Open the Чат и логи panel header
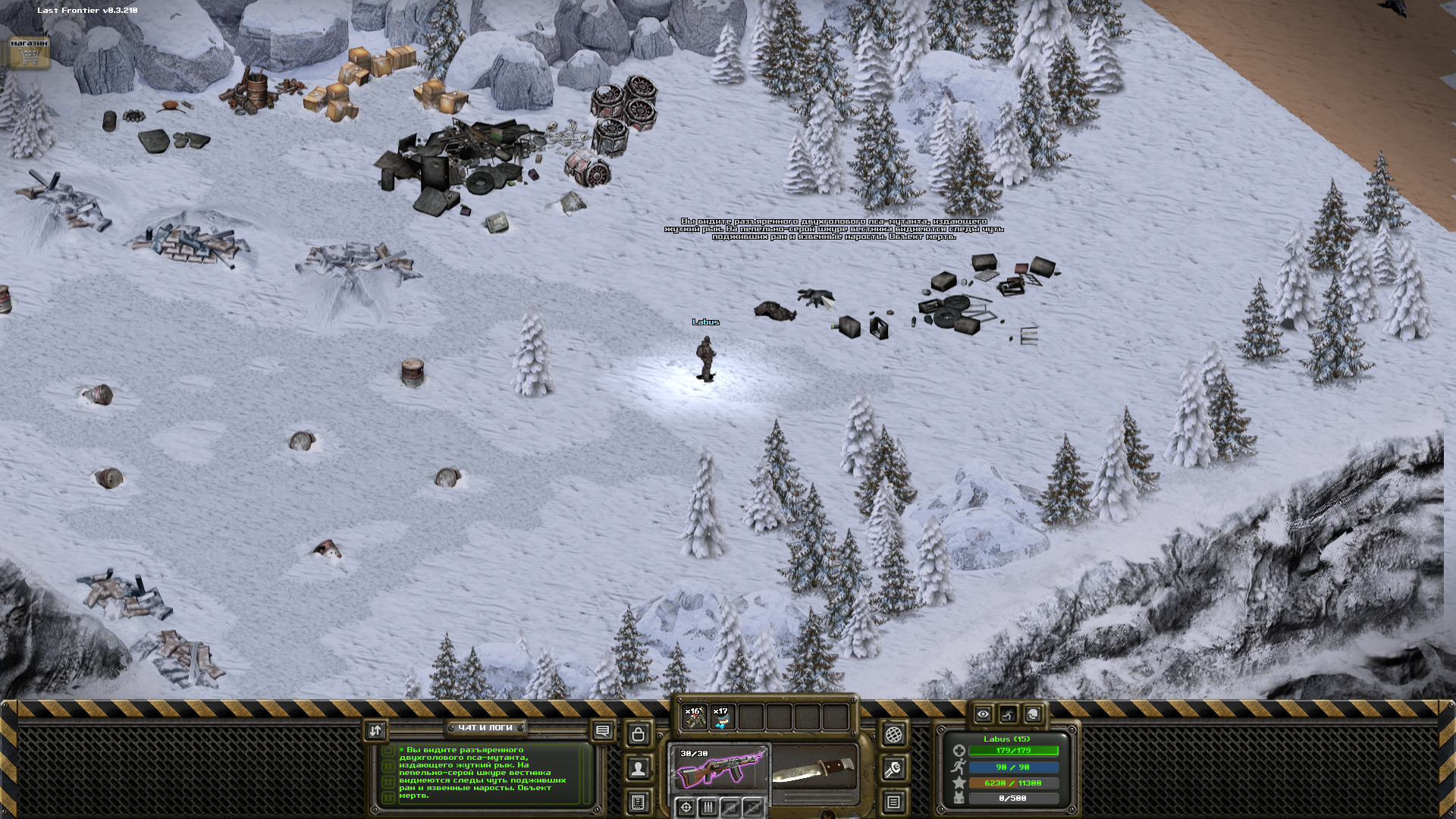This screenshot has width=1456, height=819. [485, 728]
